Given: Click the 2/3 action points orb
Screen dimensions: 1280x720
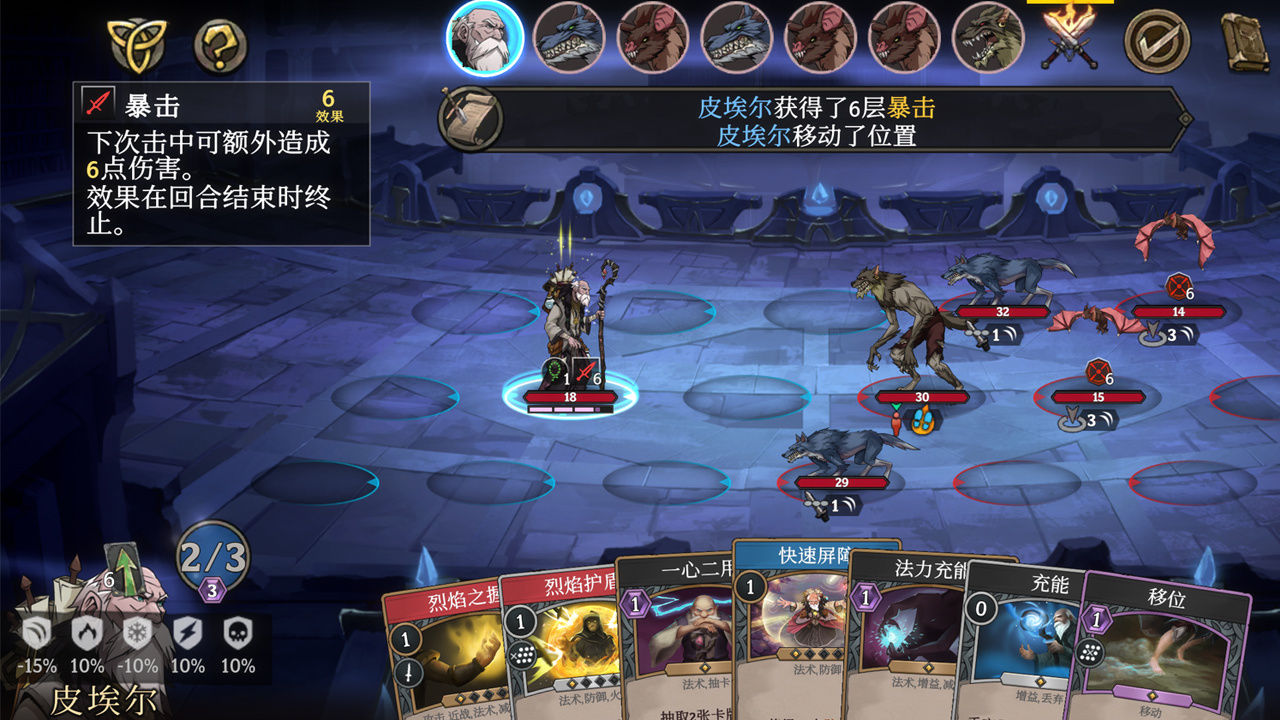Looking at the screenshot, I should pyautogui.click(x=213, y=558).
